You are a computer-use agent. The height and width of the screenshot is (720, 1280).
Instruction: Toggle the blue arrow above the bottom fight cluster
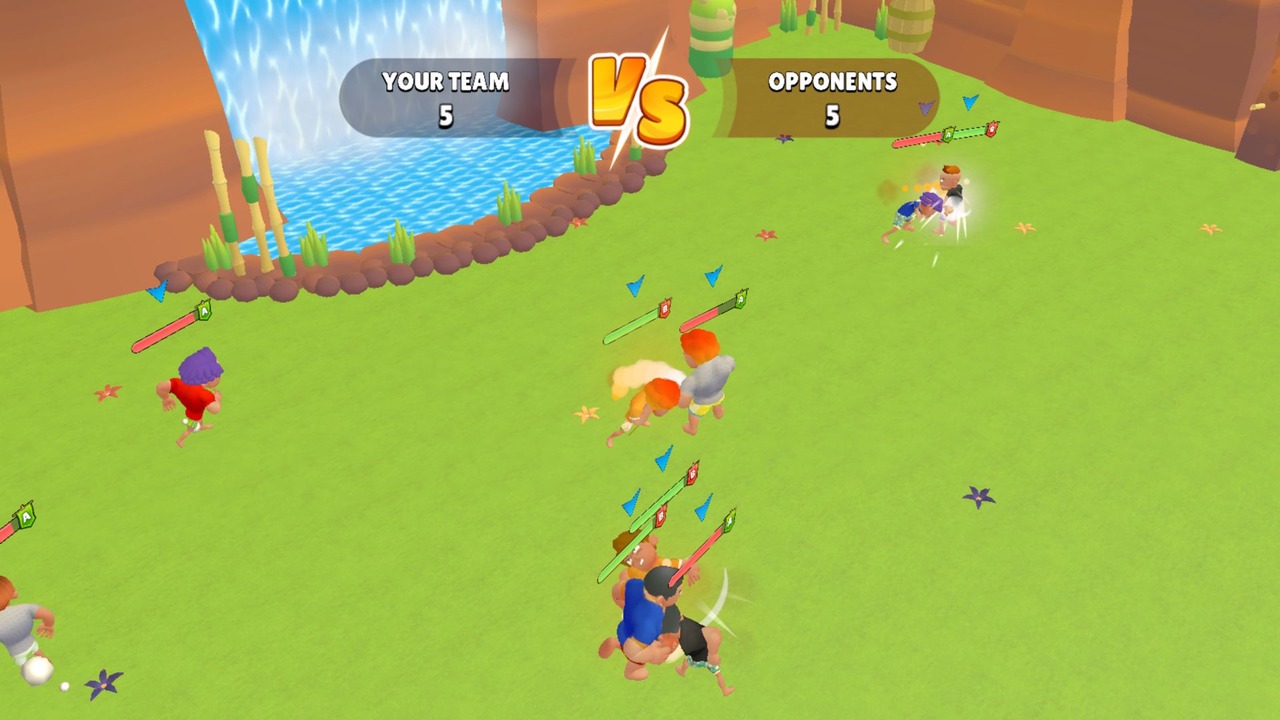(663, 459)
